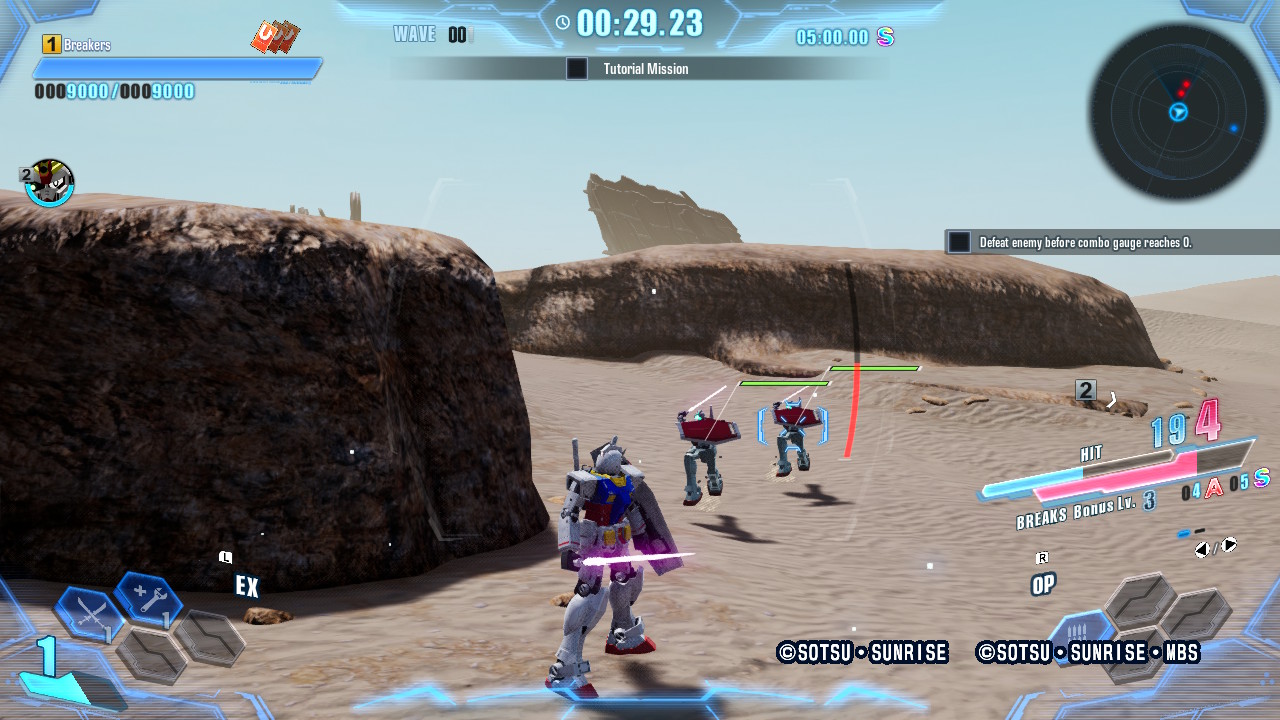Viewport: 1280px width, 720px height.
Task: Use the wrench repair EX skill
Action: click(x=148, y=598)
